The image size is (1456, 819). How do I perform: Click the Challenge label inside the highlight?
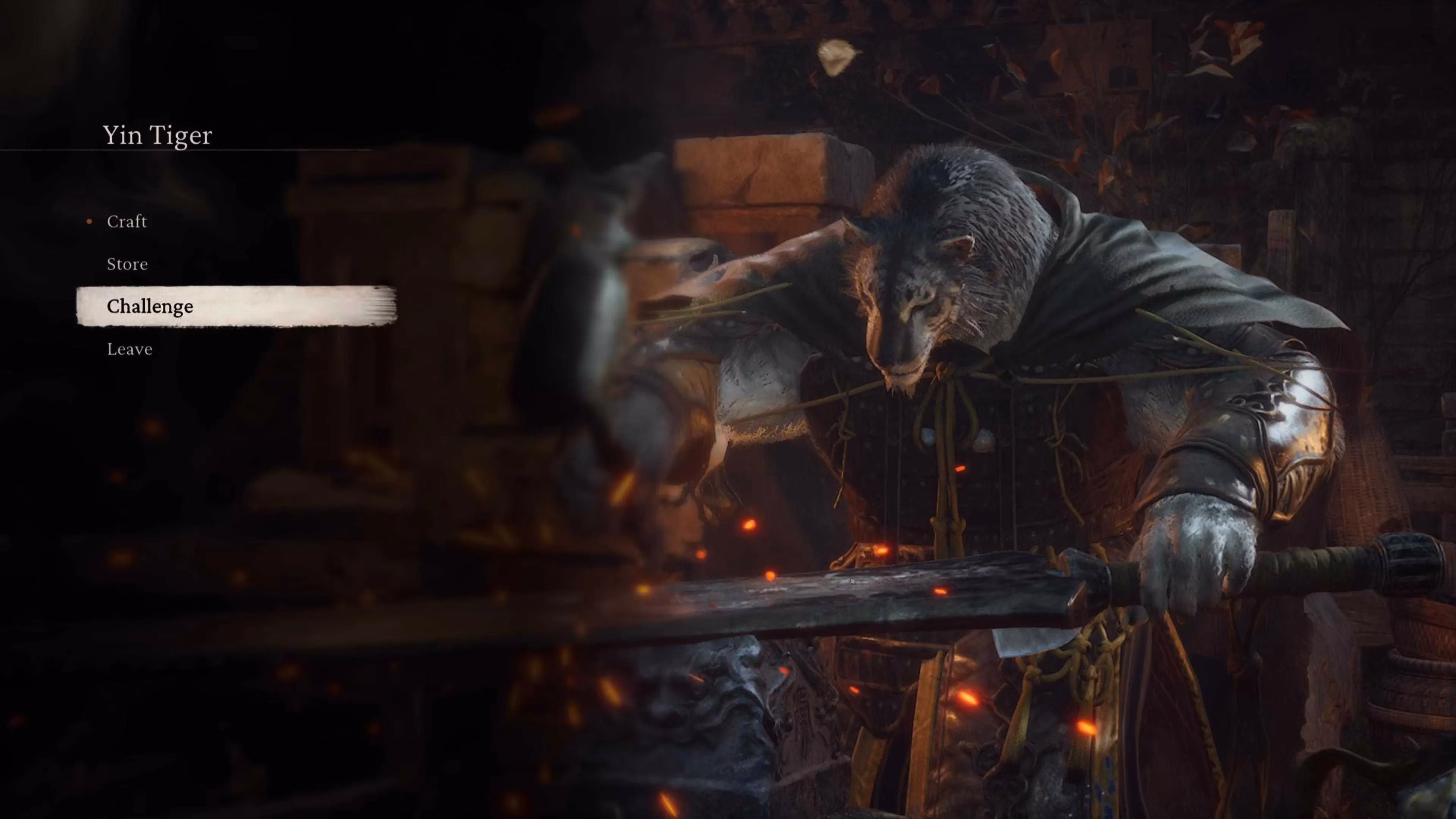150,306
